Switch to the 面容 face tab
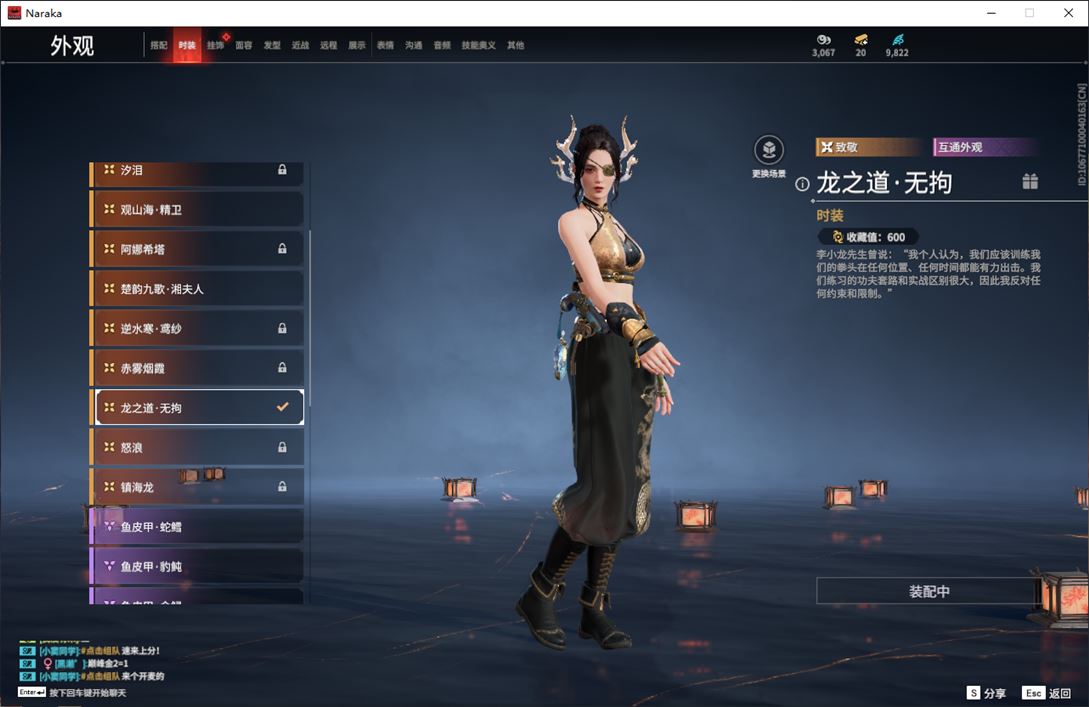This screenshot has width=1089, height=707. point(244,45)
